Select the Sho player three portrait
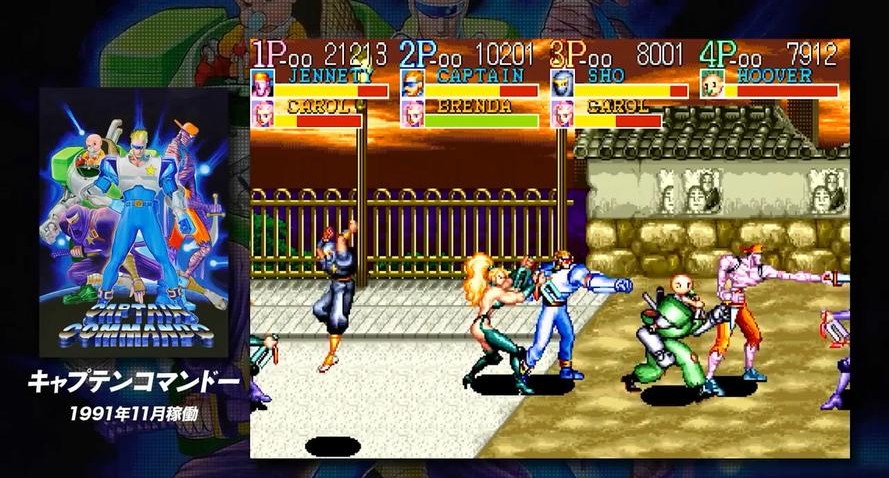Viewport: 889px width, 478px height. click(561, 82)
